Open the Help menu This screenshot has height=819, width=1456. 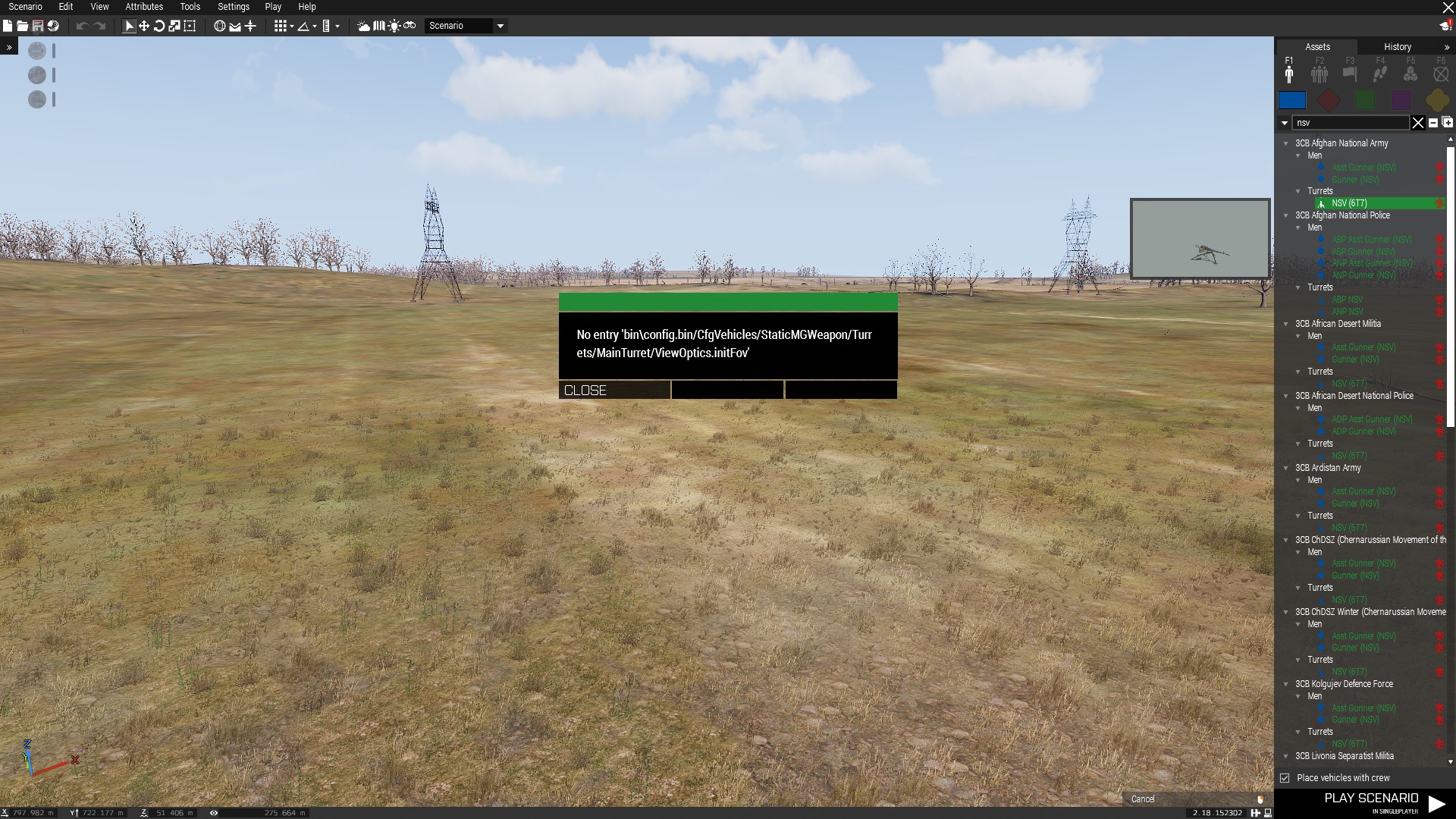click(x=306, y=7)
